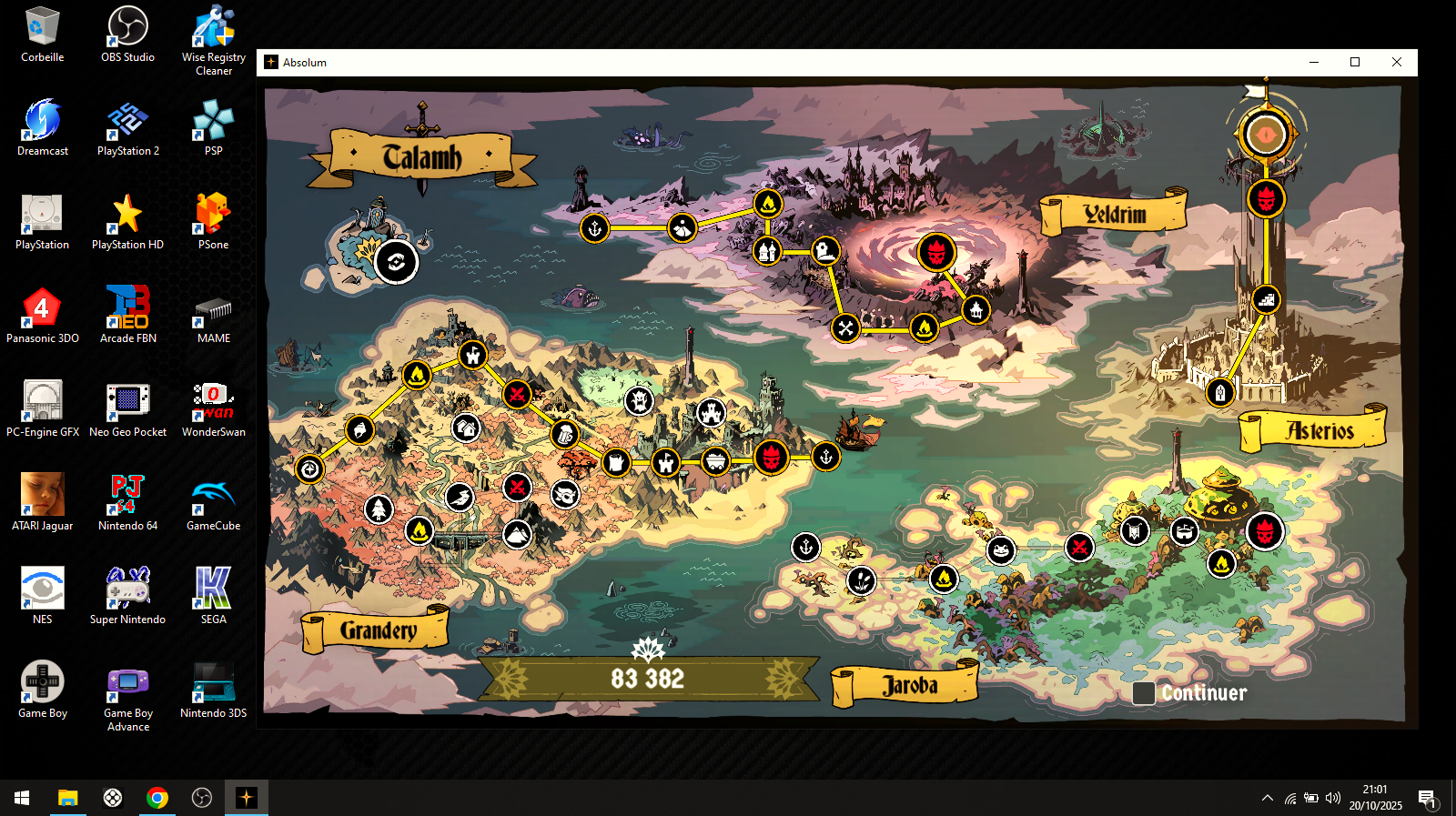Image resolution: width=1456 pixels, height=816 pixels.
Task: Click the houses village node
Action: [x=466, y=427]
